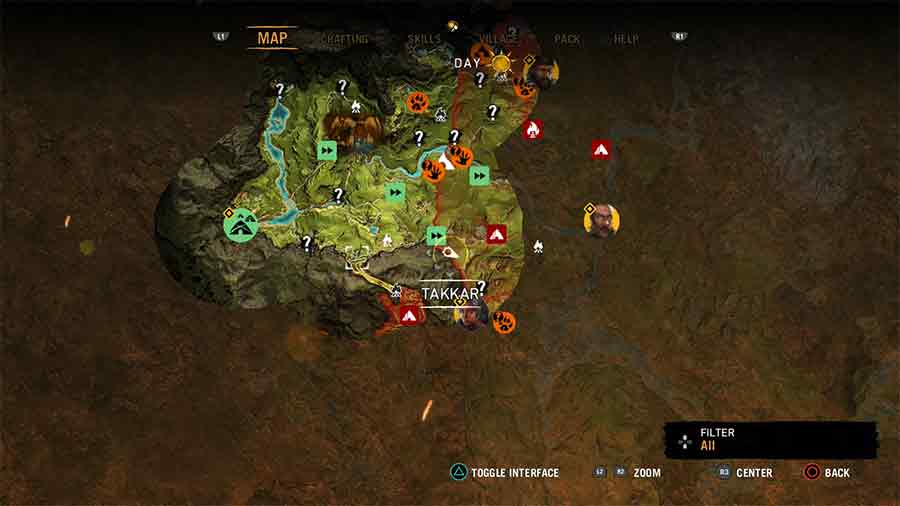
Task: Select the green village marker on the map
Action: [x=241, y=226]
